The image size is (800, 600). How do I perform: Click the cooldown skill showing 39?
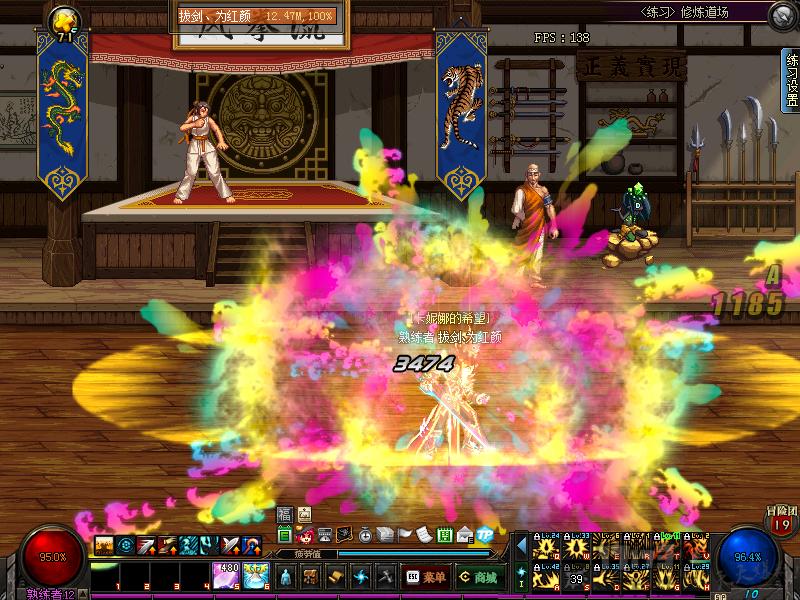click(577, 577)
